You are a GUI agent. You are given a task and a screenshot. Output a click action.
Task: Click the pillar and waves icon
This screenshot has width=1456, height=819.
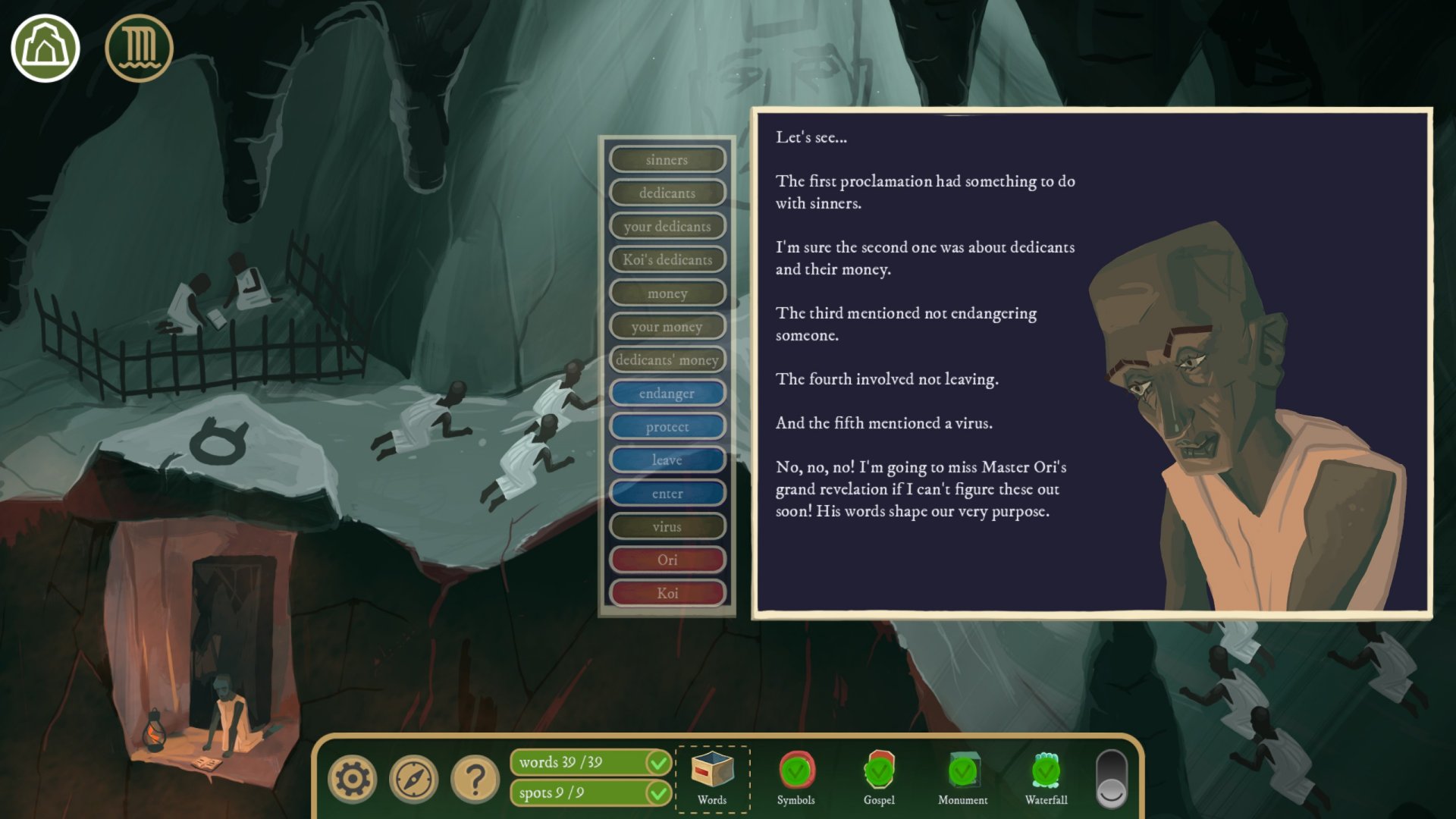coord(139,49)
